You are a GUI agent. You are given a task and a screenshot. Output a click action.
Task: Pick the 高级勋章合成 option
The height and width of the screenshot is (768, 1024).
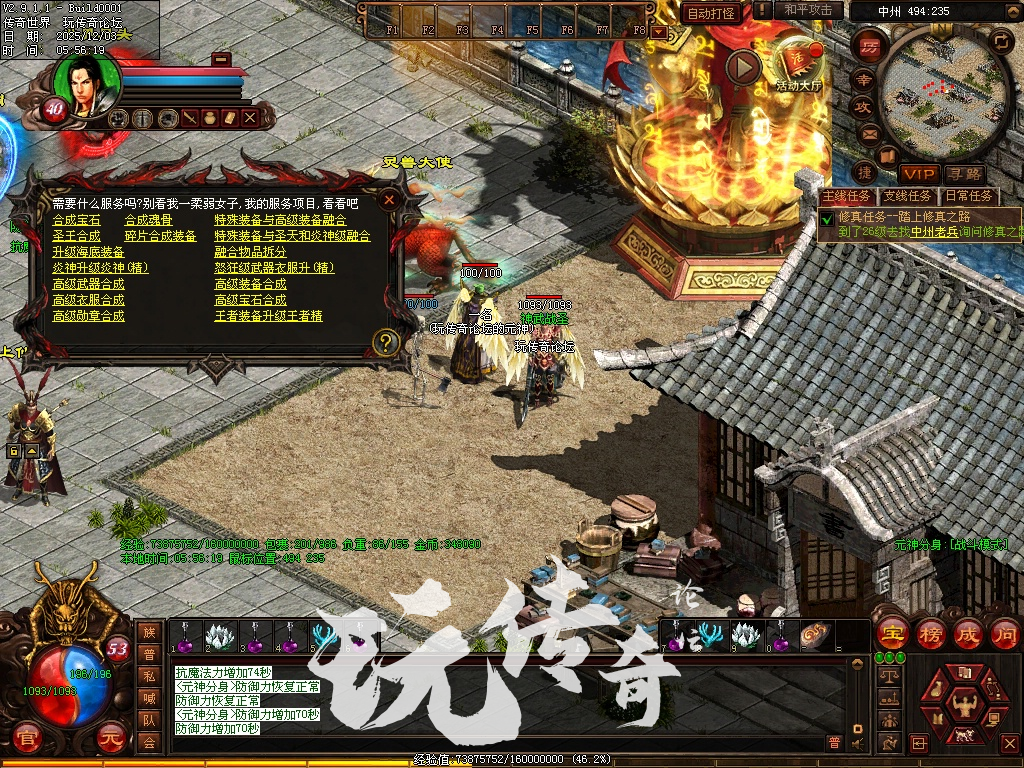click(x=89, y=316)
